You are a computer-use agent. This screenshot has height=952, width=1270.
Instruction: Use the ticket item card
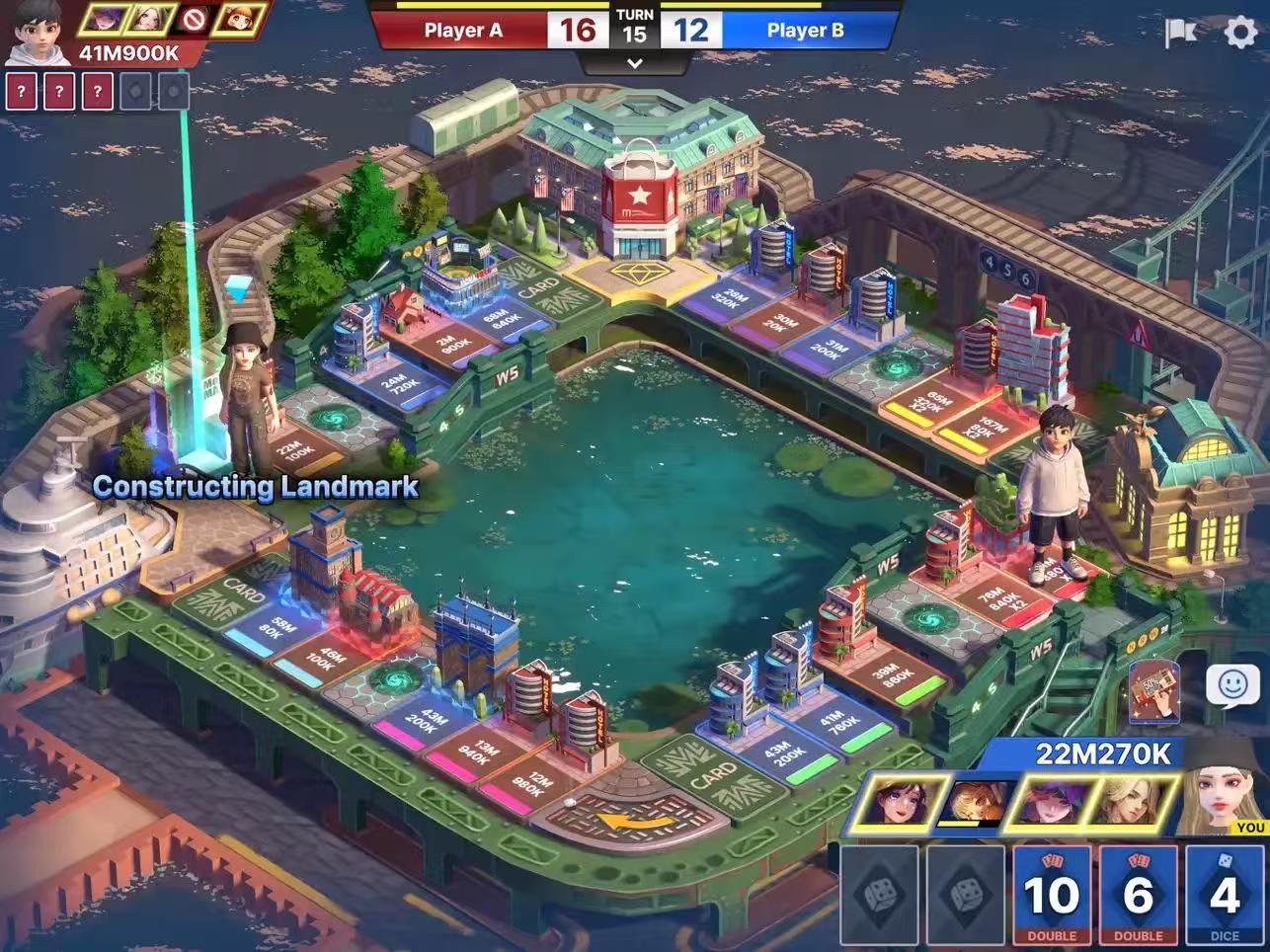1156,690
